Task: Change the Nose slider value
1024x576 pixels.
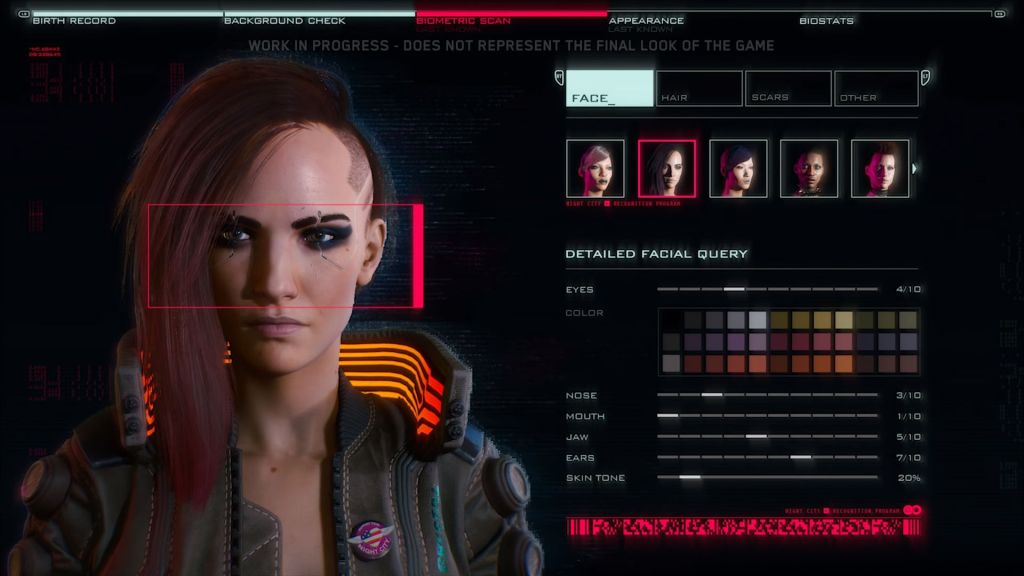Action: point(712,395)
